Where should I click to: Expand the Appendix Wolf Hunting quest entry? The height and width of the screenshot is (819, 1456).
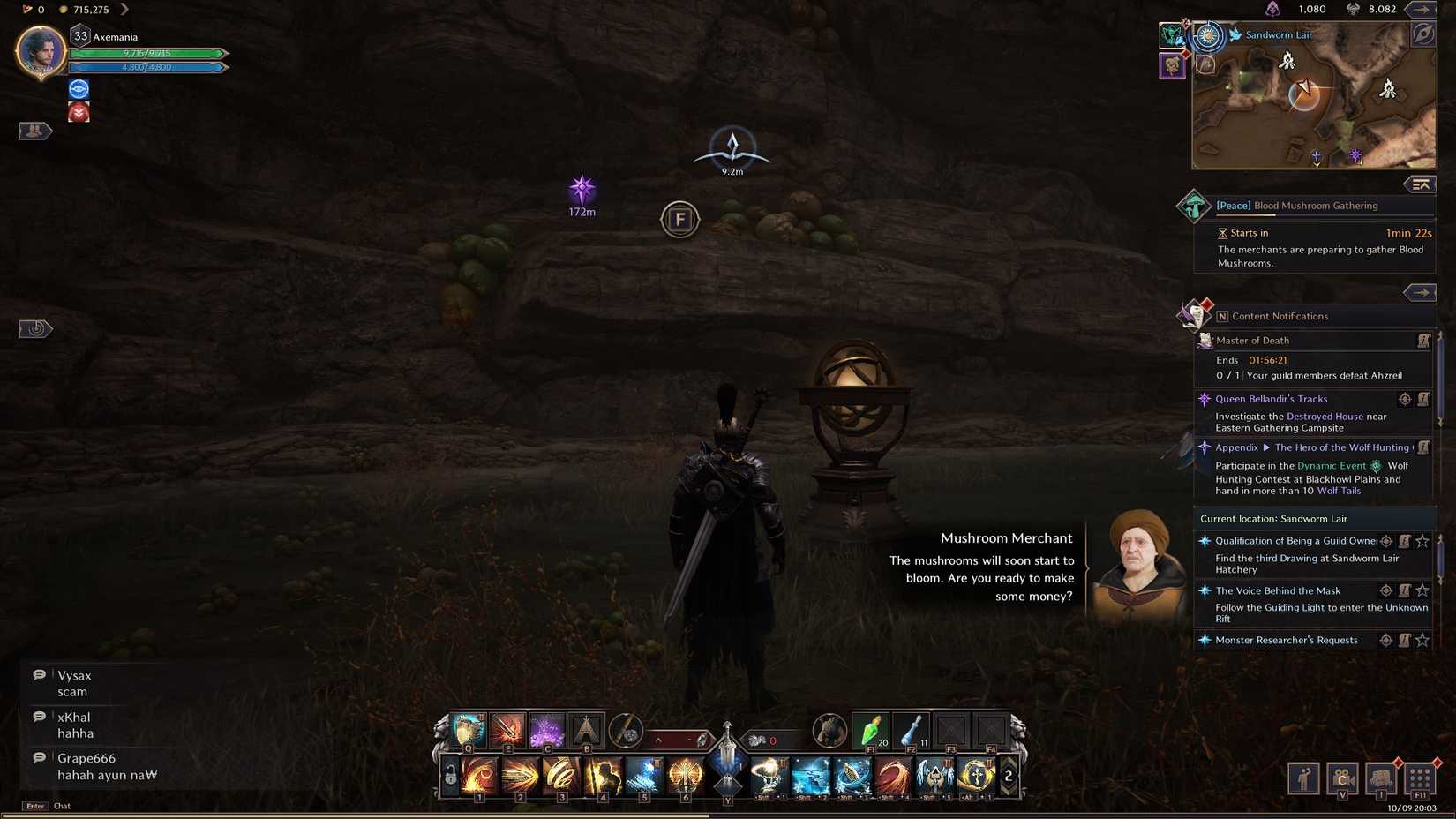click(x=1265, y=447)
